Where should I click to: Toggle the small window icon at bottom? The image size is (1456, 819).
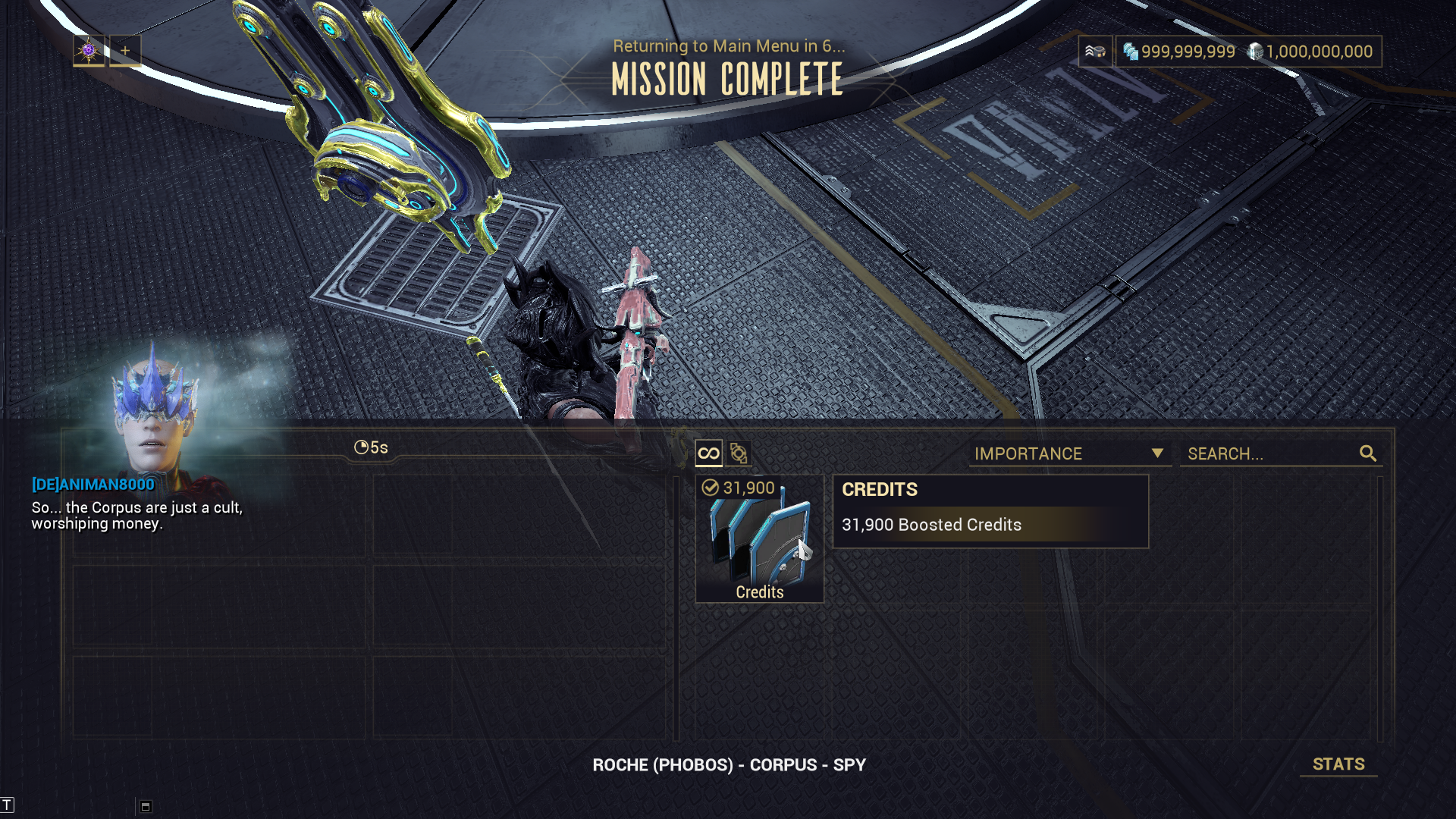pos(146,806)
